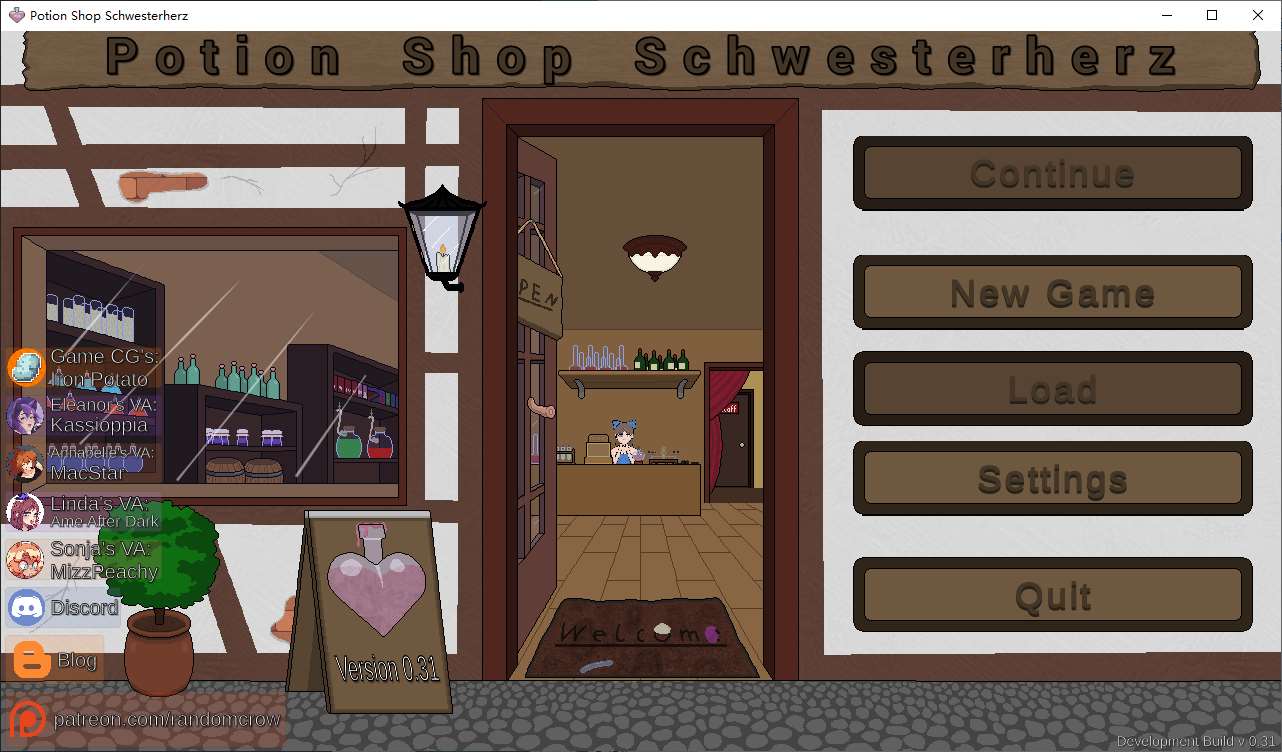Continue the previous game
The height and width of the screenshot is (752, 1282).
click(x=1052, y=174)
